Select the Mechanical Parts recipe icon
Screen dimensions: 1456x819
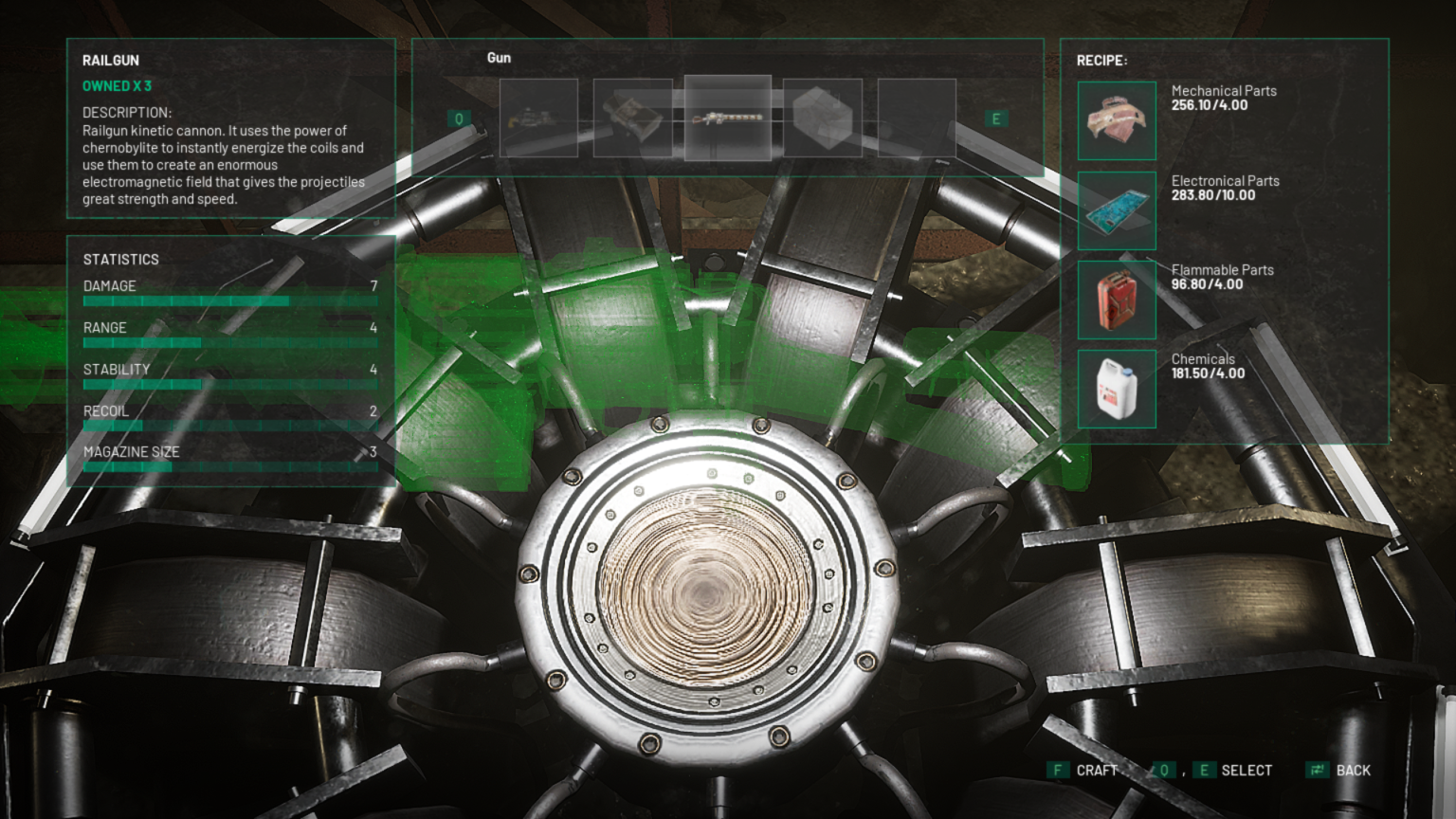1116,121
